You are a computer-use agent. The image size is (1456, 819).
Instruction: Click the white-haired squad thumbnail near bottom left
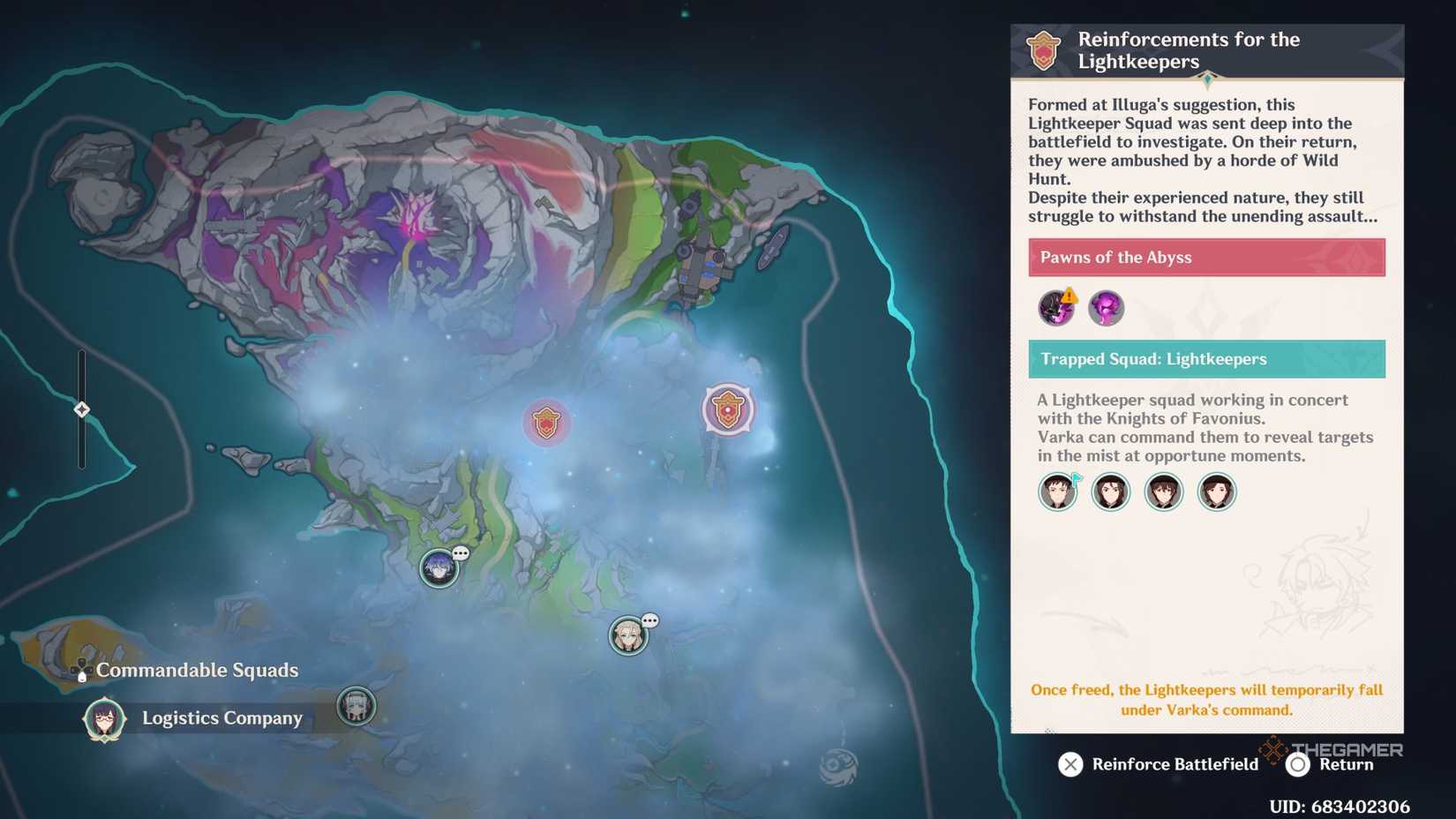[x=356, y=706]
